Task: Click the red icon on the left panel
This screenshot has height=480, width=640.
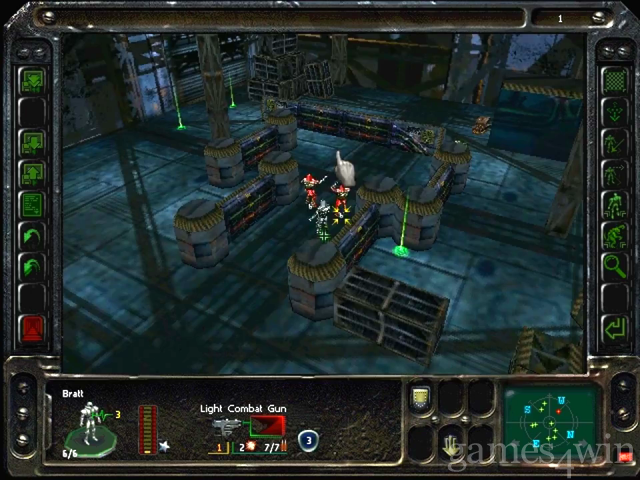Action: click(x=33, y=327)
